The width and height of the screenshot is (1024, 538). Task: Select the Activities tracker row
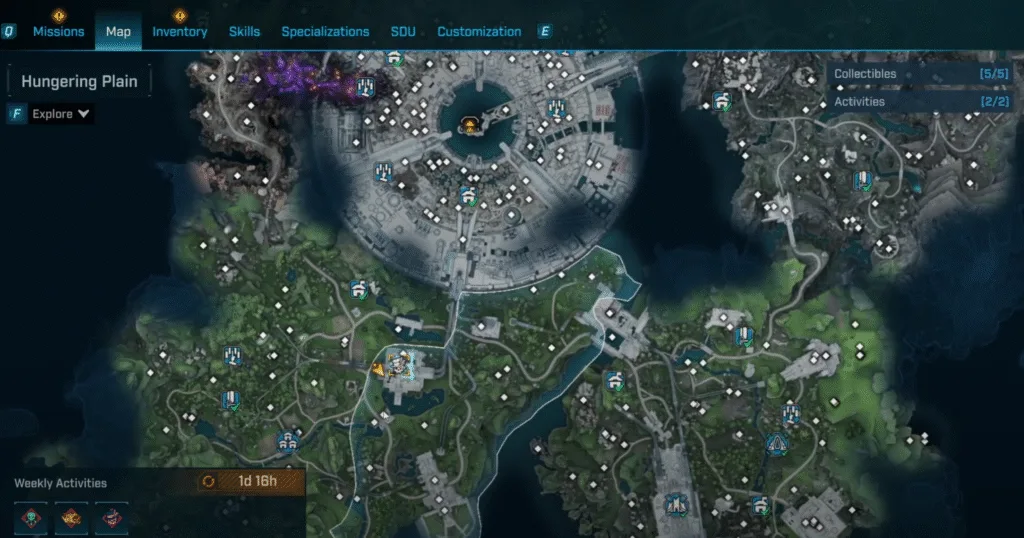(x=919, y=101)
